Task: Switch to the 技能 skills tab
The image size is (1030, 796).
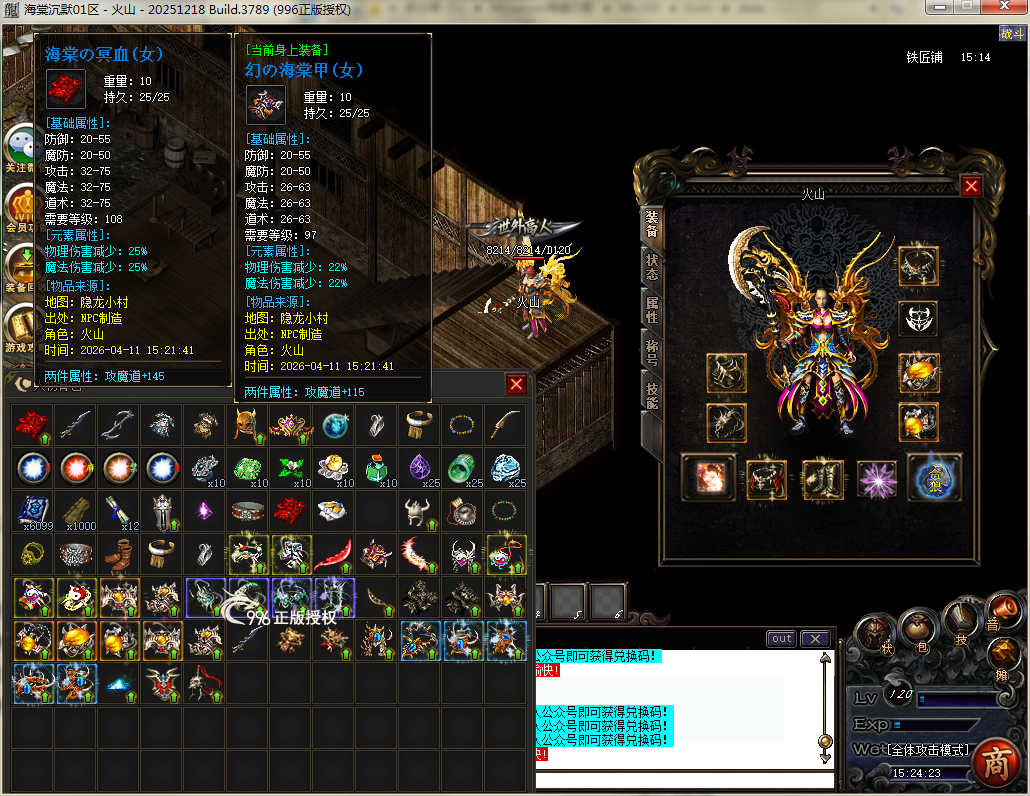Action: 652,396
